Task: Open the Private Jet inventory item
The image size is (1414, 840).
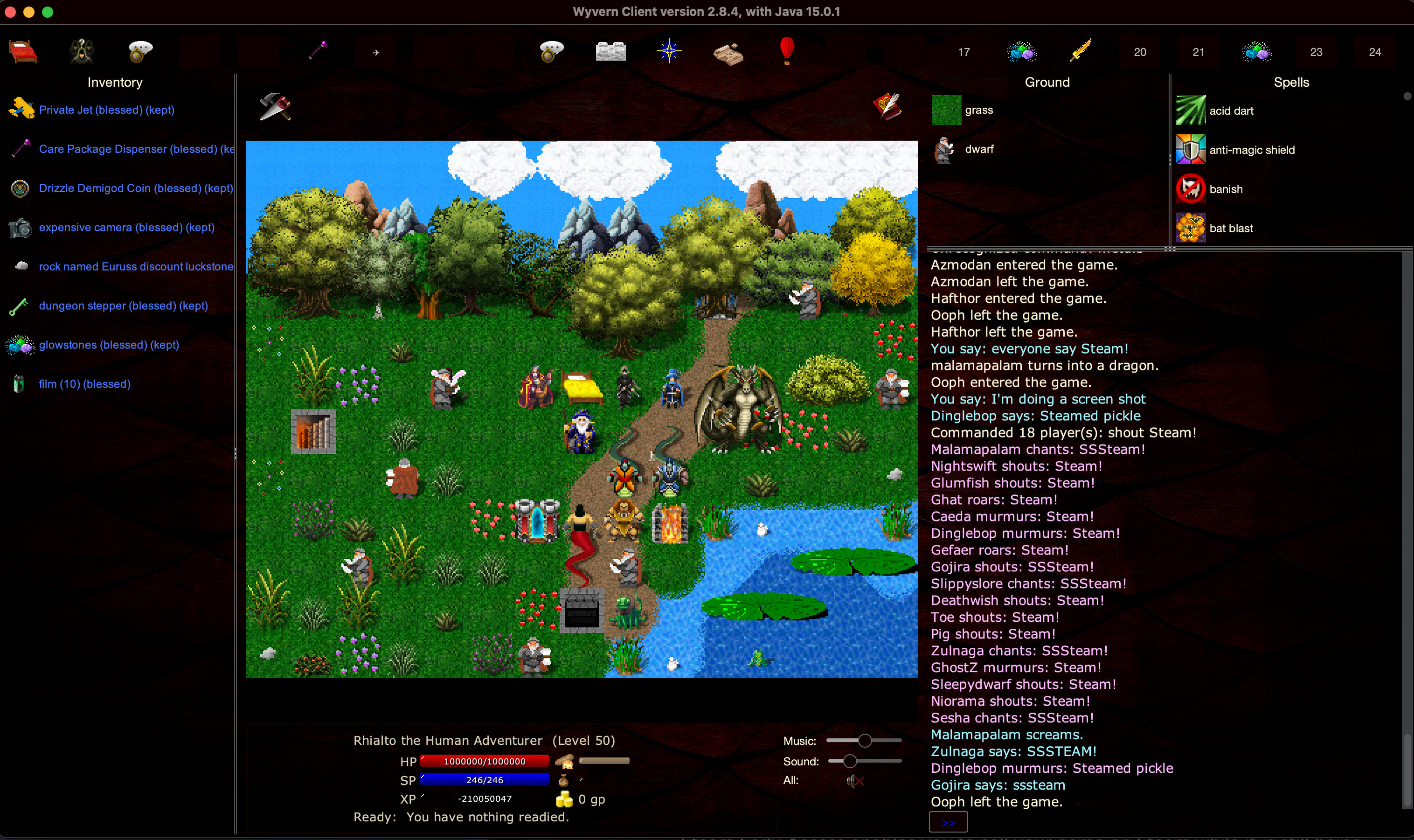Action: click(x=107, y=110)
